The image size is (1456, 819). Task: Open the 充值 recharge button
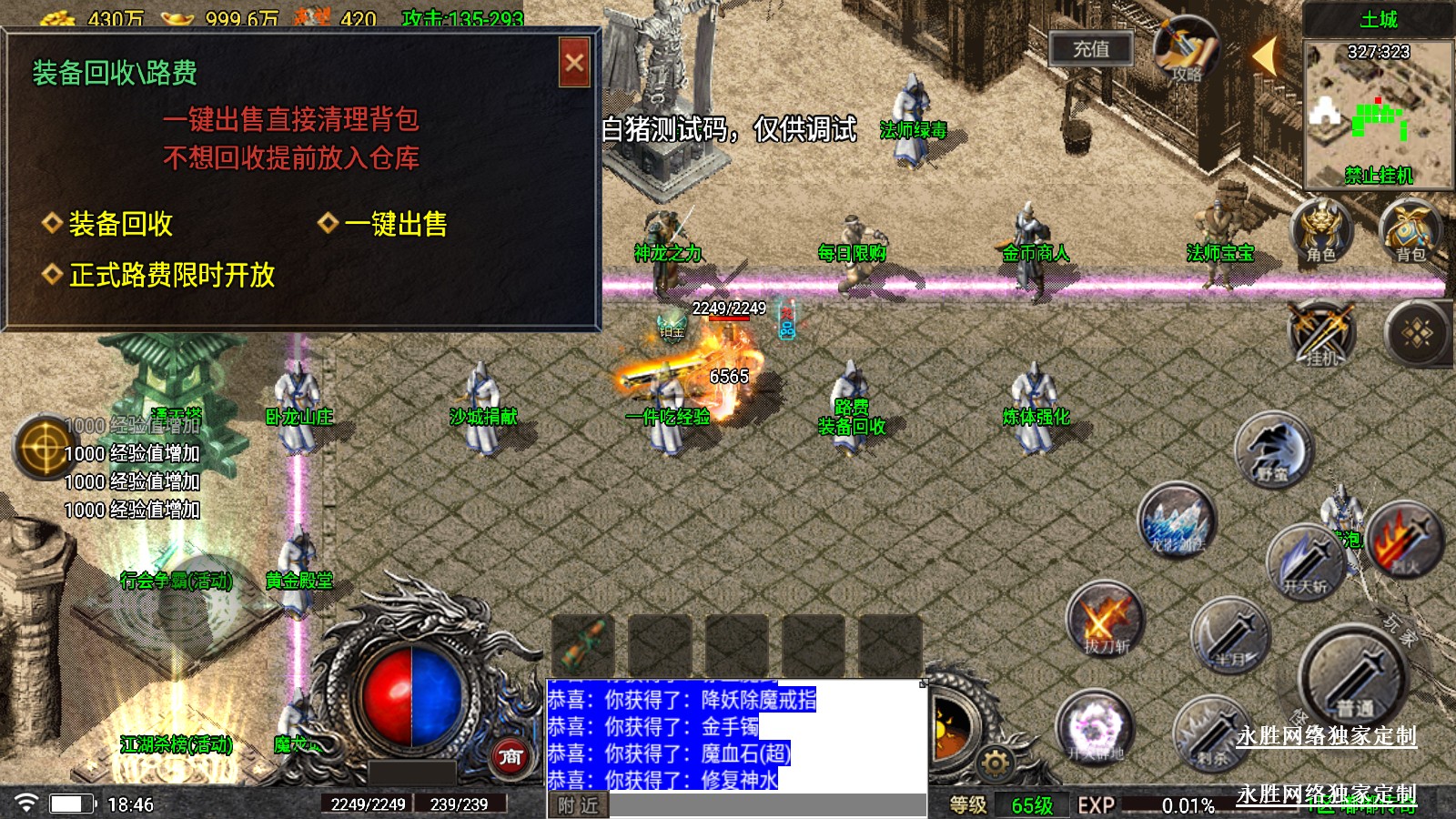click(x=1090, y=49)
